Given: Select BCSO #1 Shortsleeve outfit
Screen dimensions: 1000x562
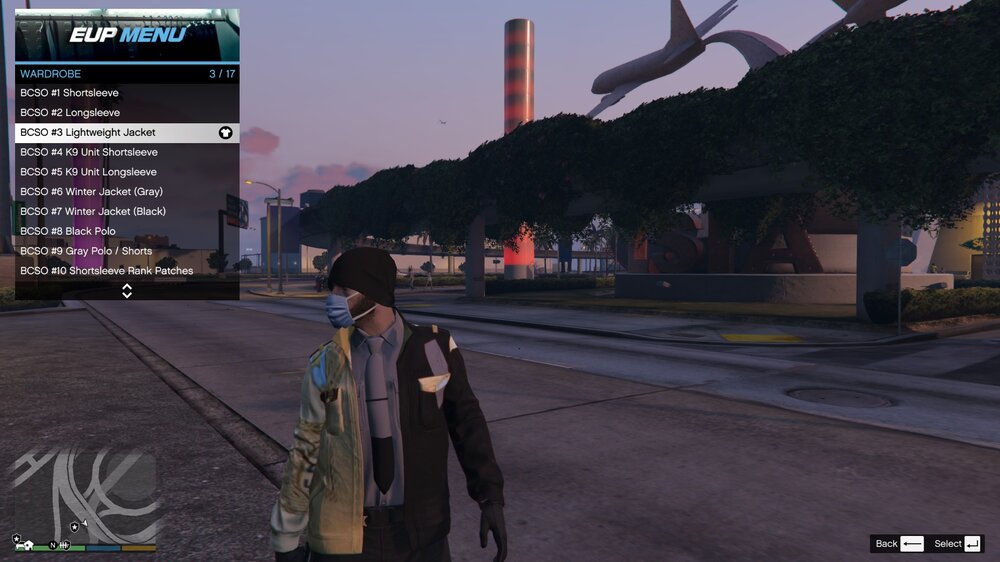Looking at the screenshot, I should coord(127,93).
